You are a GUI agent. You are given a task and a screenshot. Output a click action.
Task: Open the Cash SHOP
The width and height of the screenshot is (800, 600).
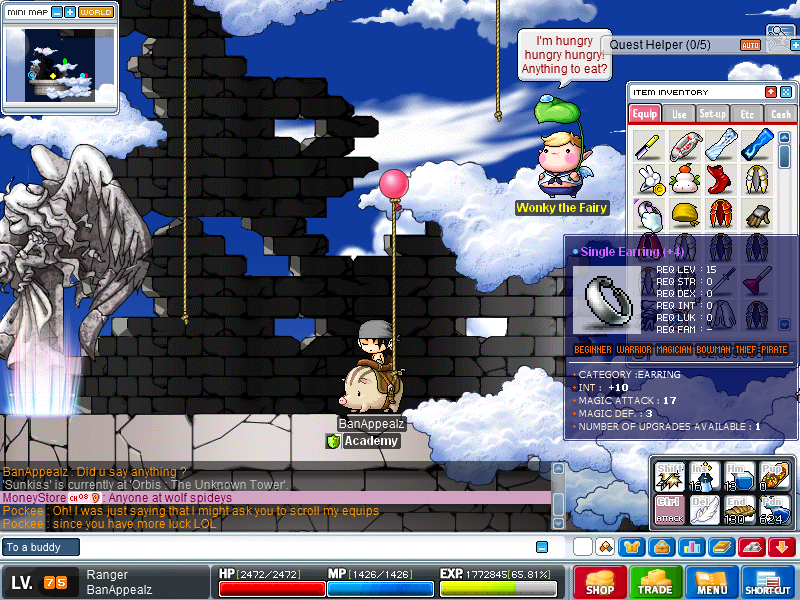600,582
